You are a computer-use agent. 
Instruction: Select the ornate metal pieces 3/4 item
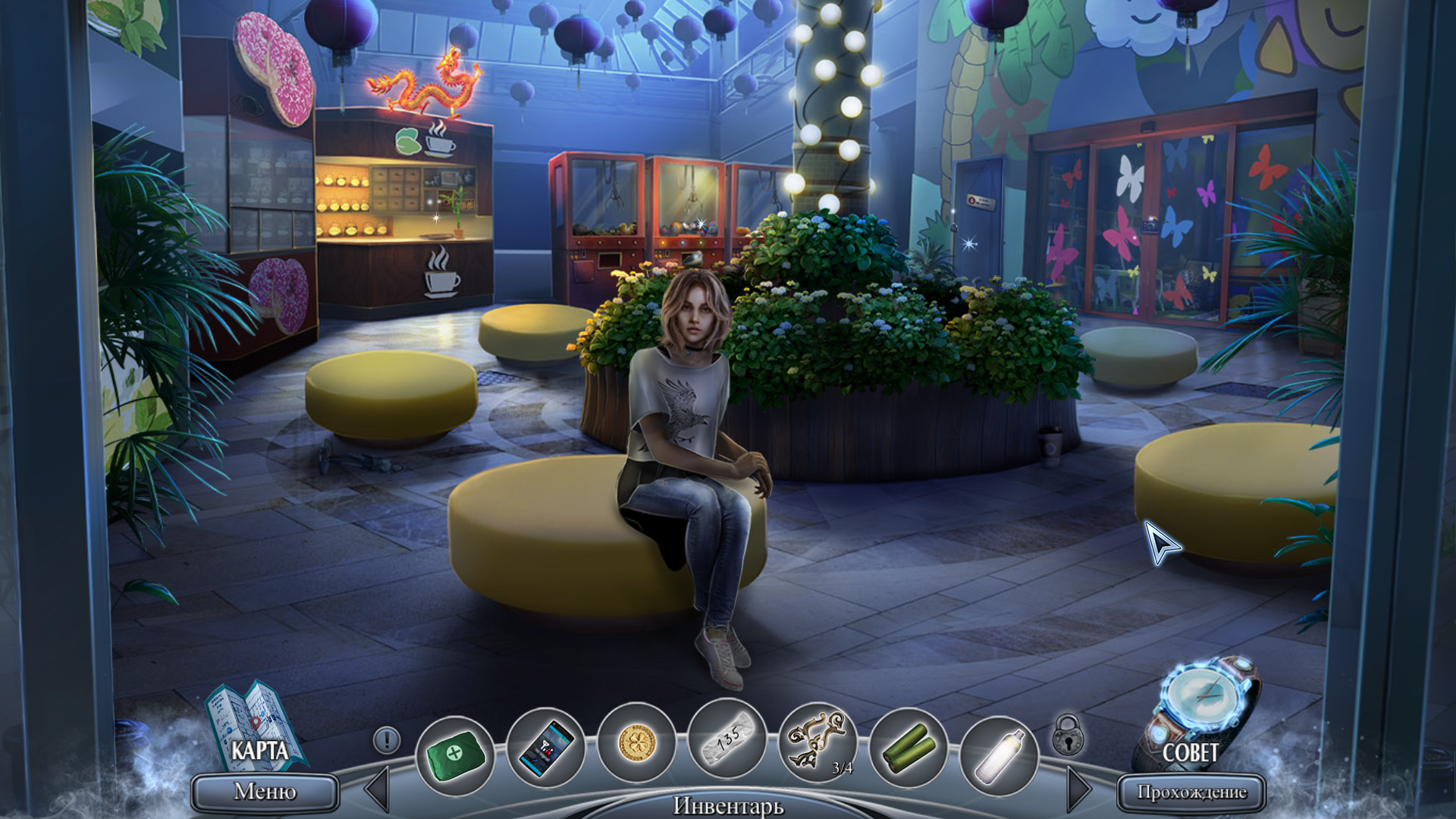(817, 742)
